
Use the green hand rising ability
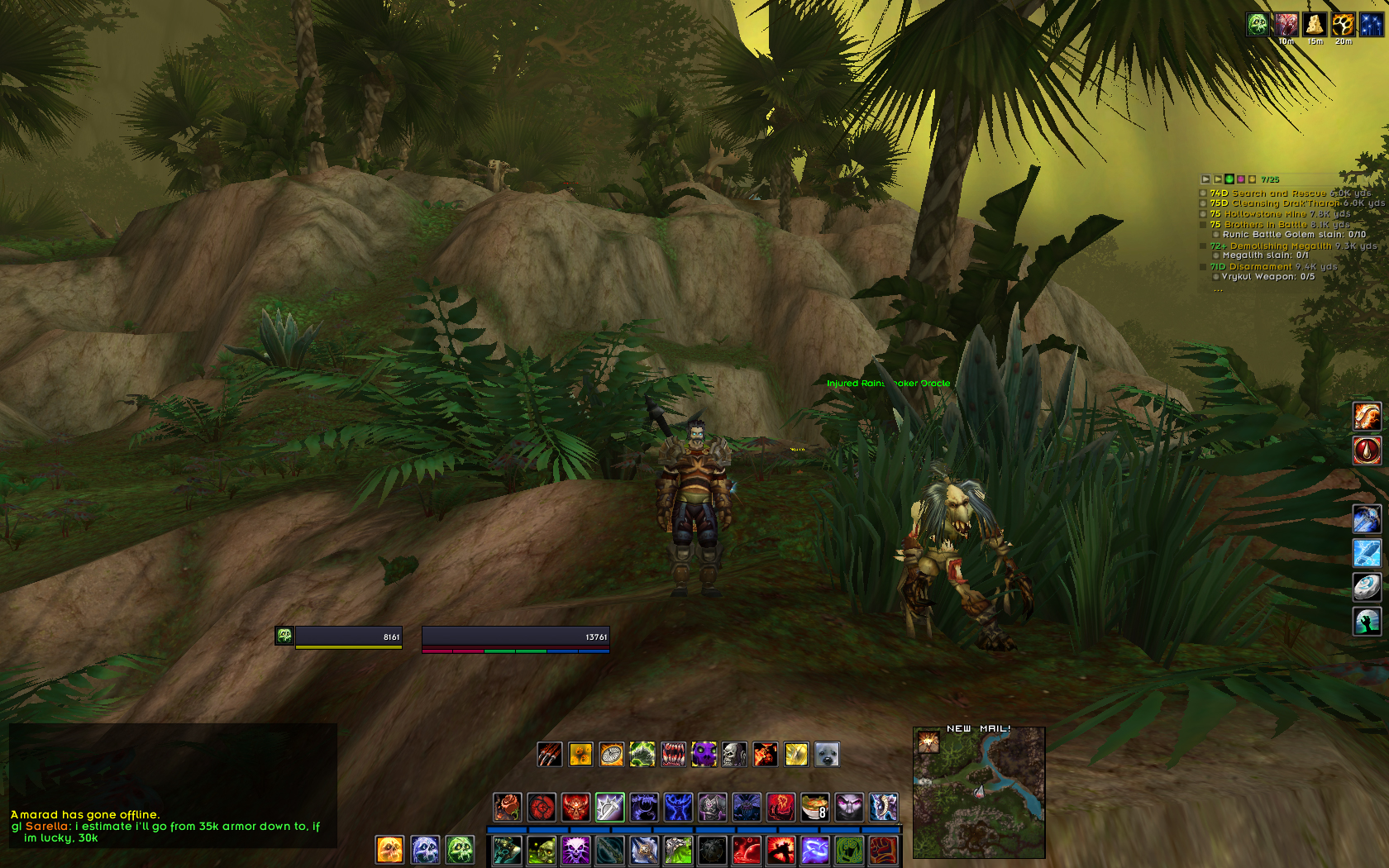[1367, 621]
